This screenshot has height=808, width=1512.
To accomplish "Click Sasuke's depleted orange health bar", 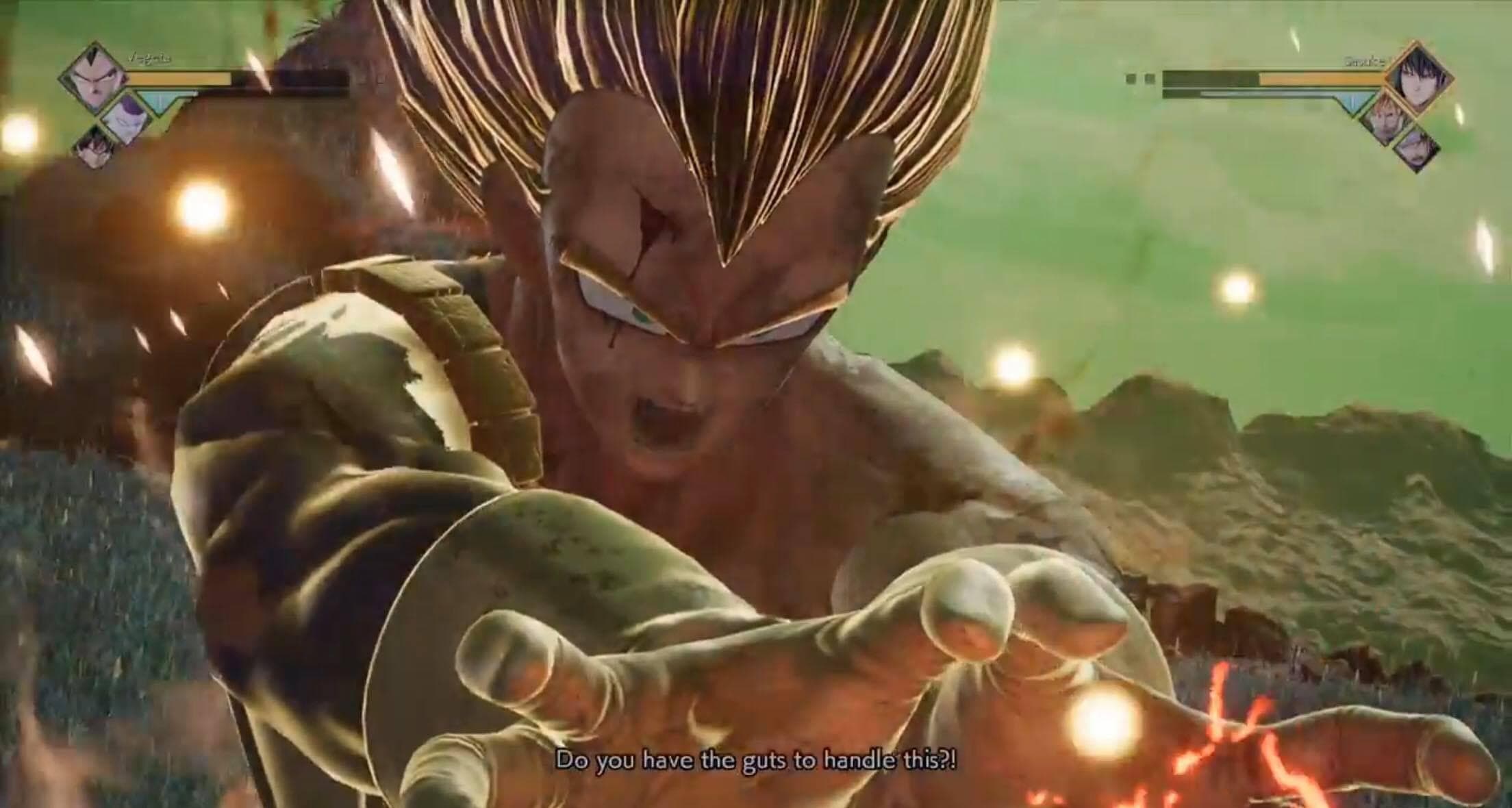I will 1322,77.
